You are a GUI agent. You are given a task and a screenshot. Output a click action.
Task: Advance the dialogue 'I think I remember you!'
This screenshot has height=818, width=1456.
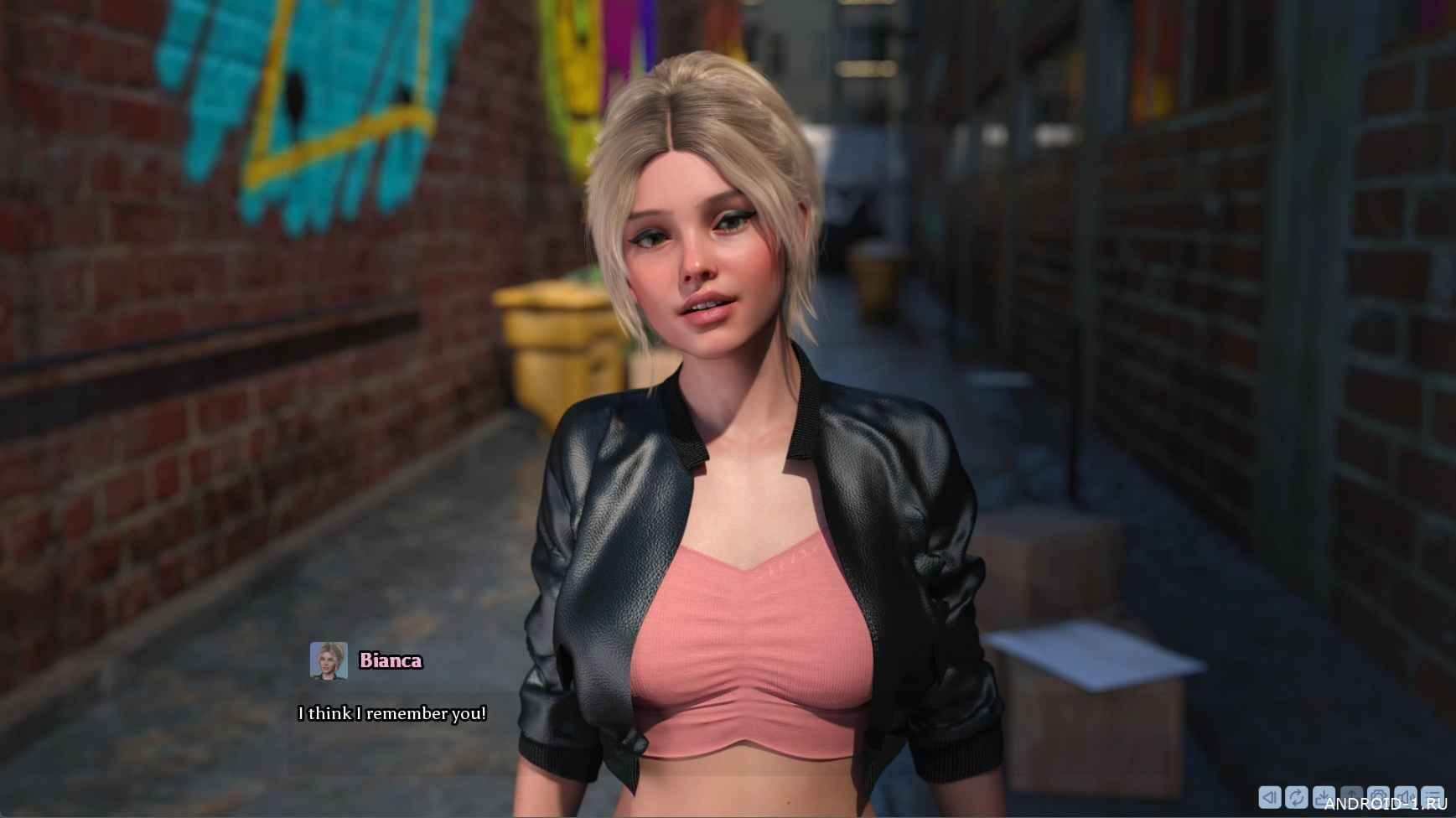392,714
